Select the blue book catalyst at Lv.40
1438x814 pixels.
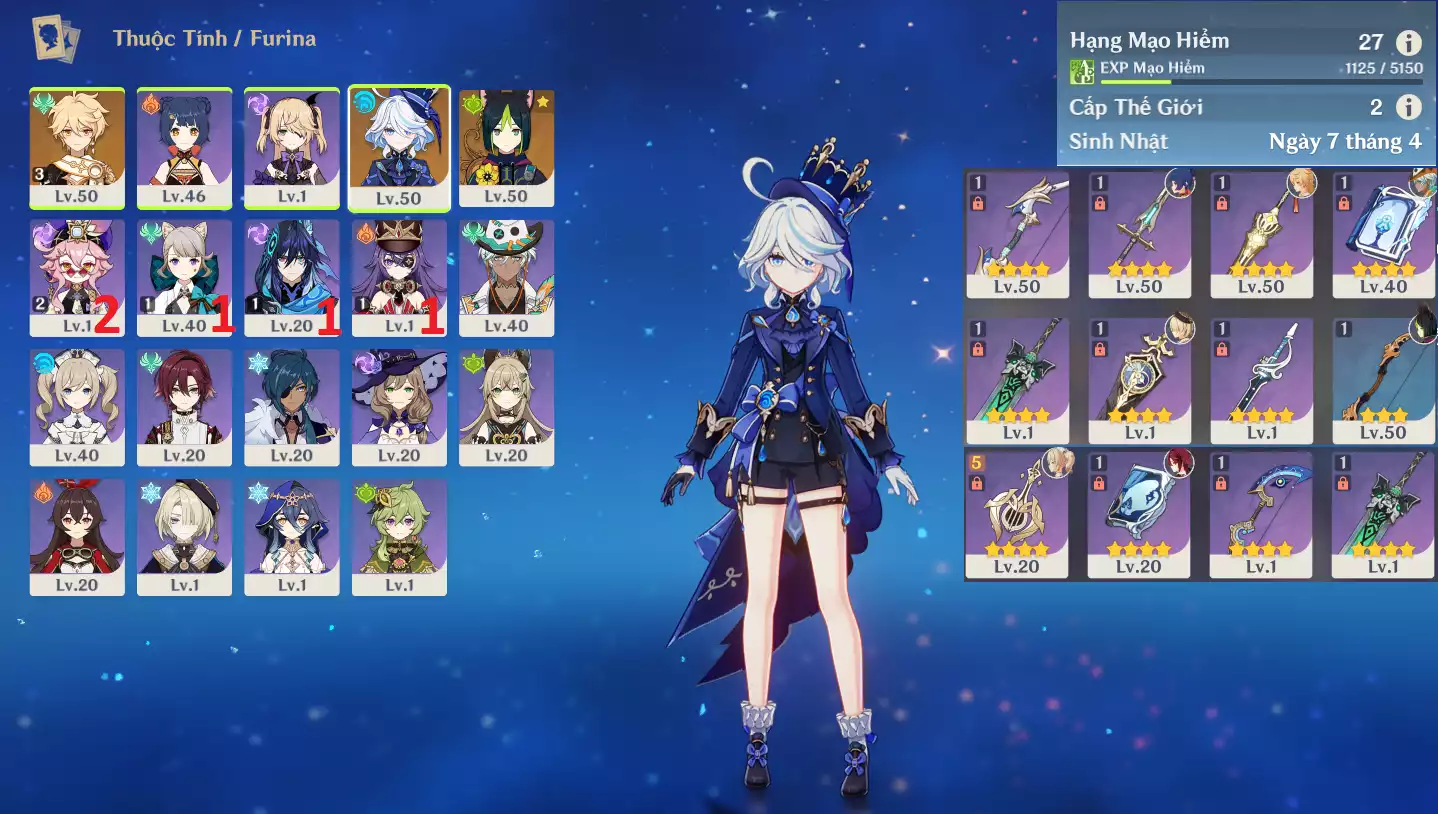click(1382, 235)
